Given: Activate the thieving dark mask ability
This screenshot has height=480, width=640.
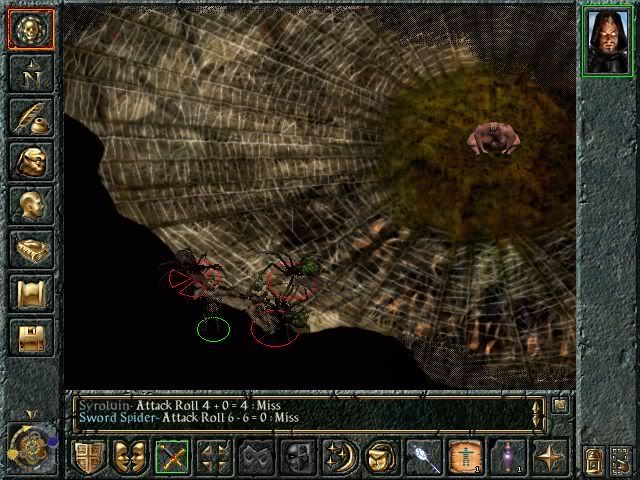Looking at the screenshot, I should (x=296, y=457).
